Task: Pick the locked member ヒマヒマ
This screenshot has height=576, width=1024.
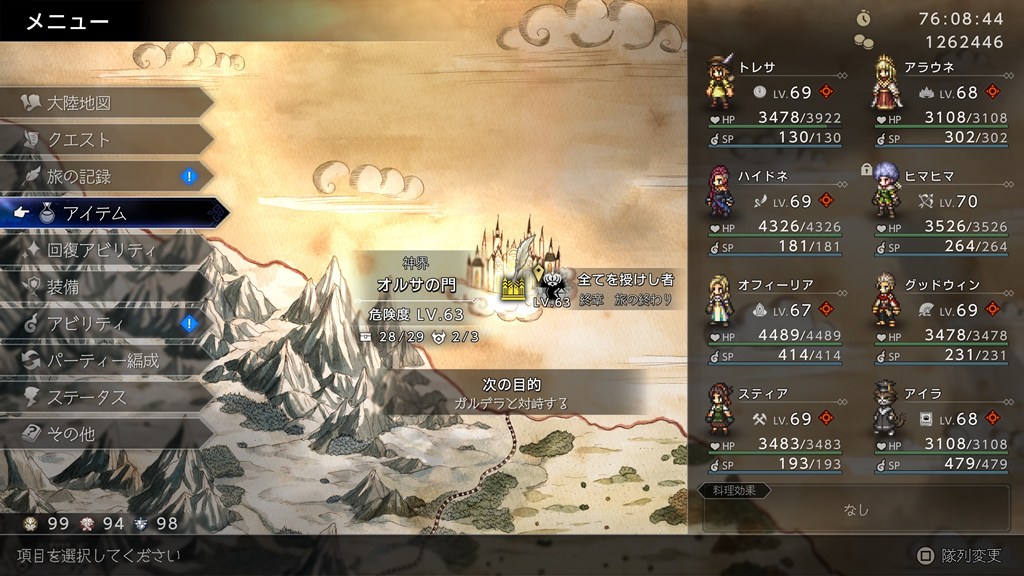Action: [x=940, y=210]
